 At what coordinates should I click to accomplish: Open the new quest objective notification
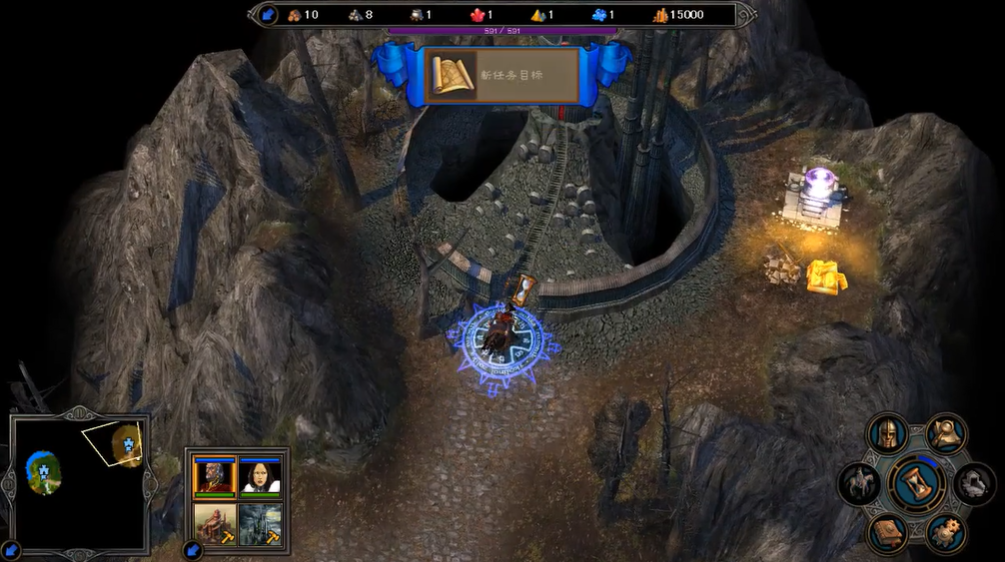pos(502,76)
